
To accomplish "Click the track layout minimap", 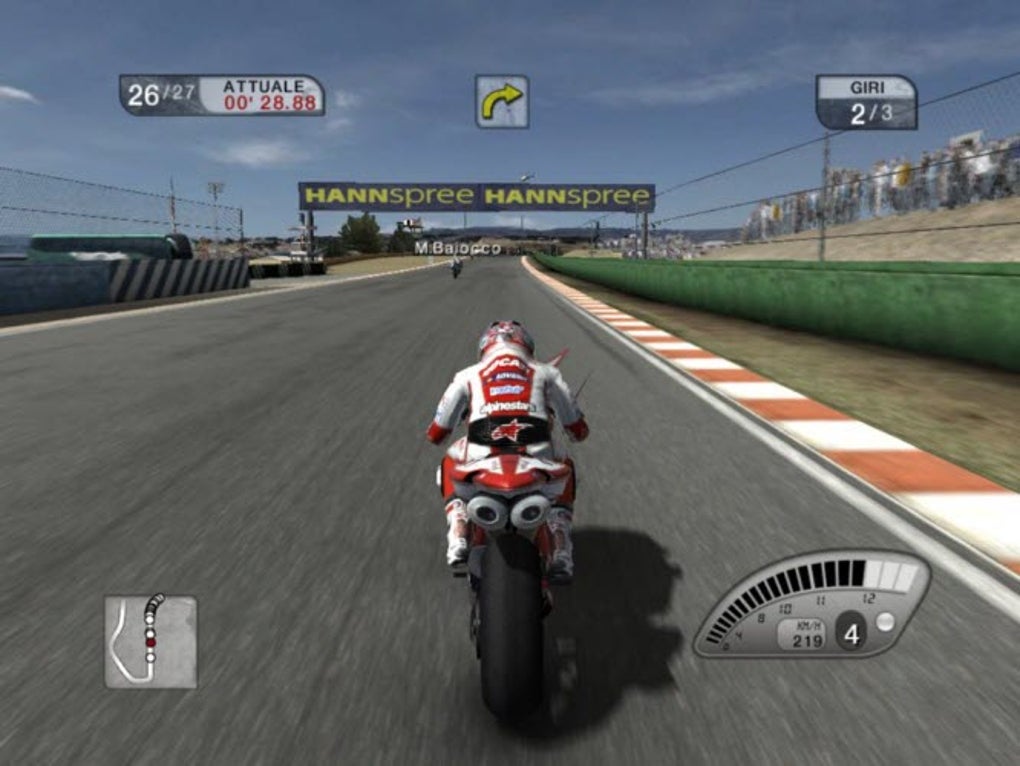I will 150,641.
